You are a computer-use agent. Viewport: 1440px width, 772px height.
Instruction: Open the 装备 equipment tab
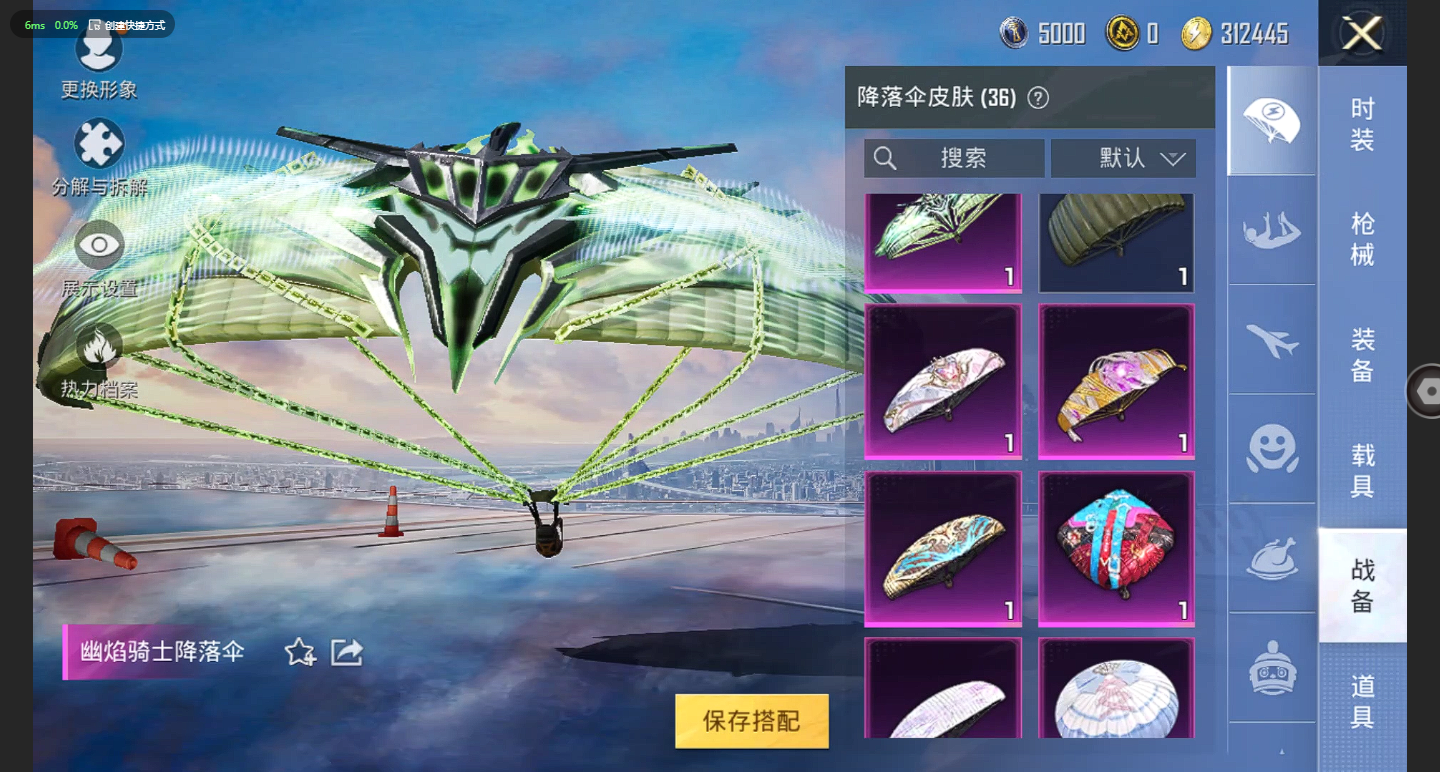tap(1362, 355)
